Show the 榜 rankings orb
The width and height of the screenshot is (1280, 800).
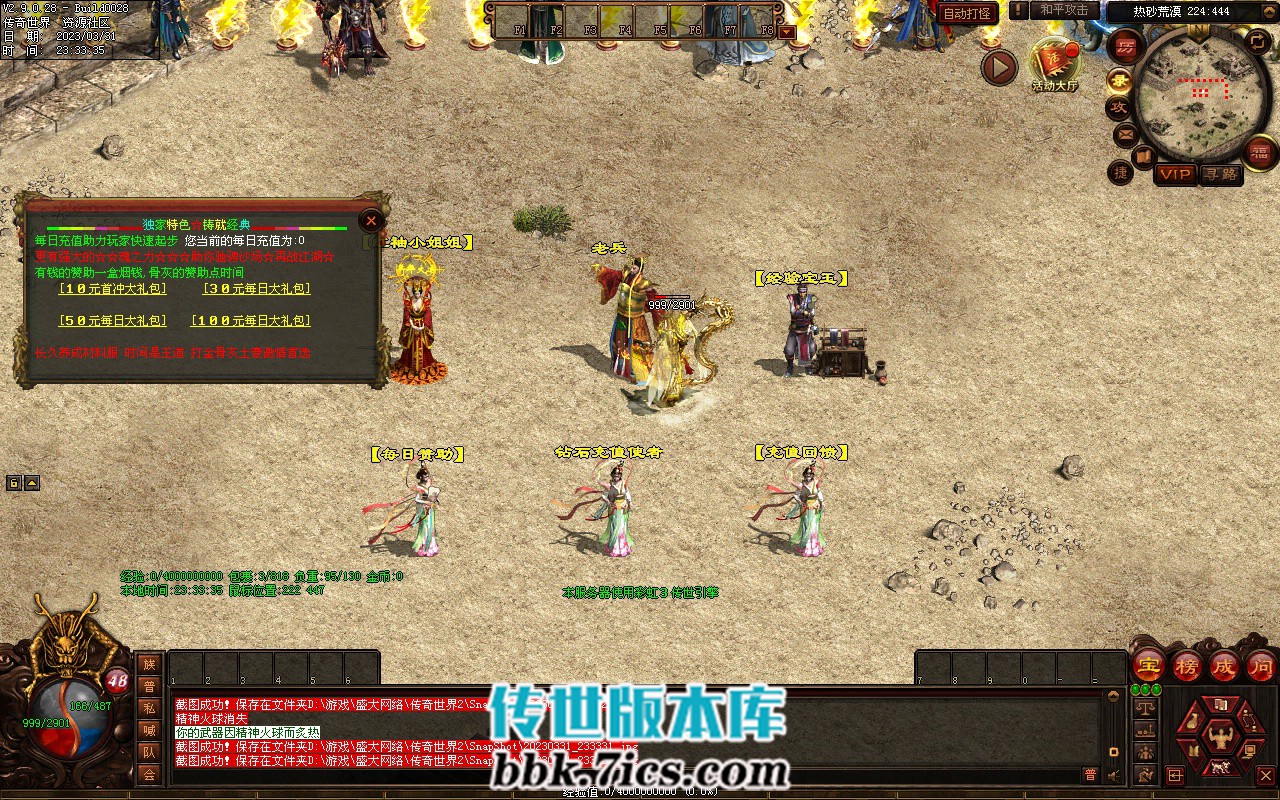(x=1187, y=665)
